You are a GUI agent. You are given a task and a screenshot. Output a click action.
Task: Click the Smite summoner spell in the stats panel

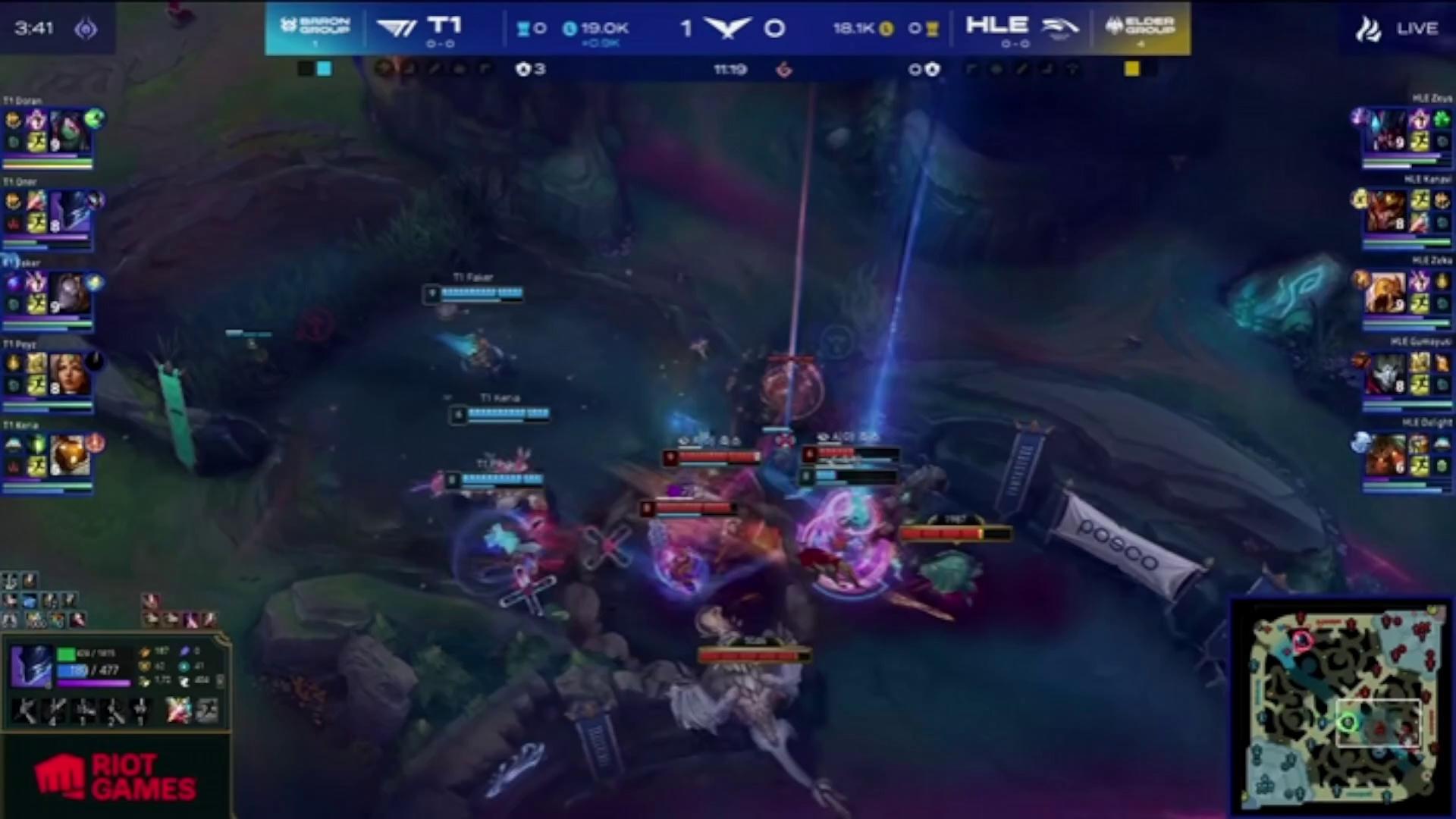coord(178,711)
